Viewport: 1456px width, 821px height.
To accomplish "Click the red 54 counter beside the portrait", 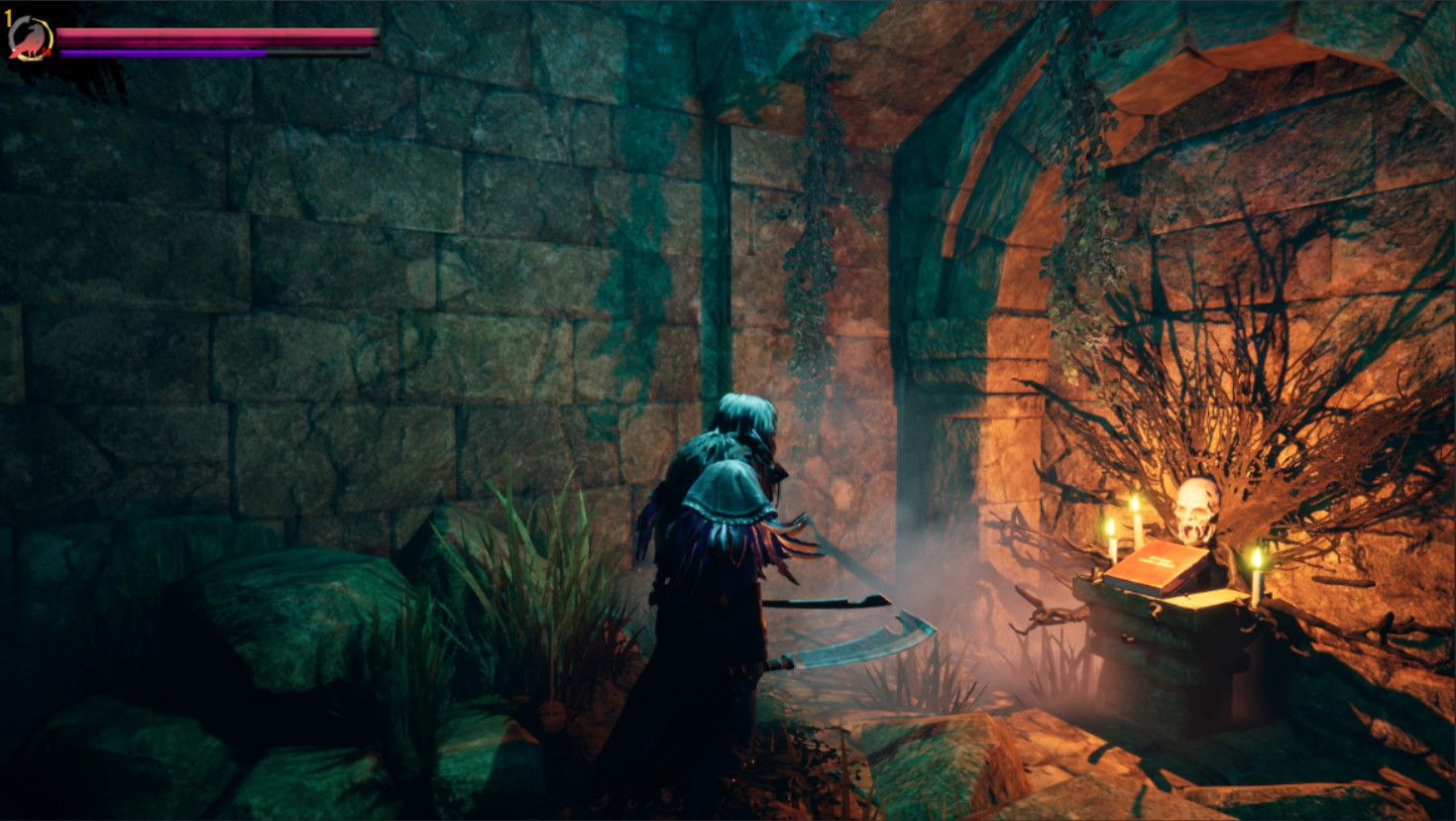I will point(46,52).
